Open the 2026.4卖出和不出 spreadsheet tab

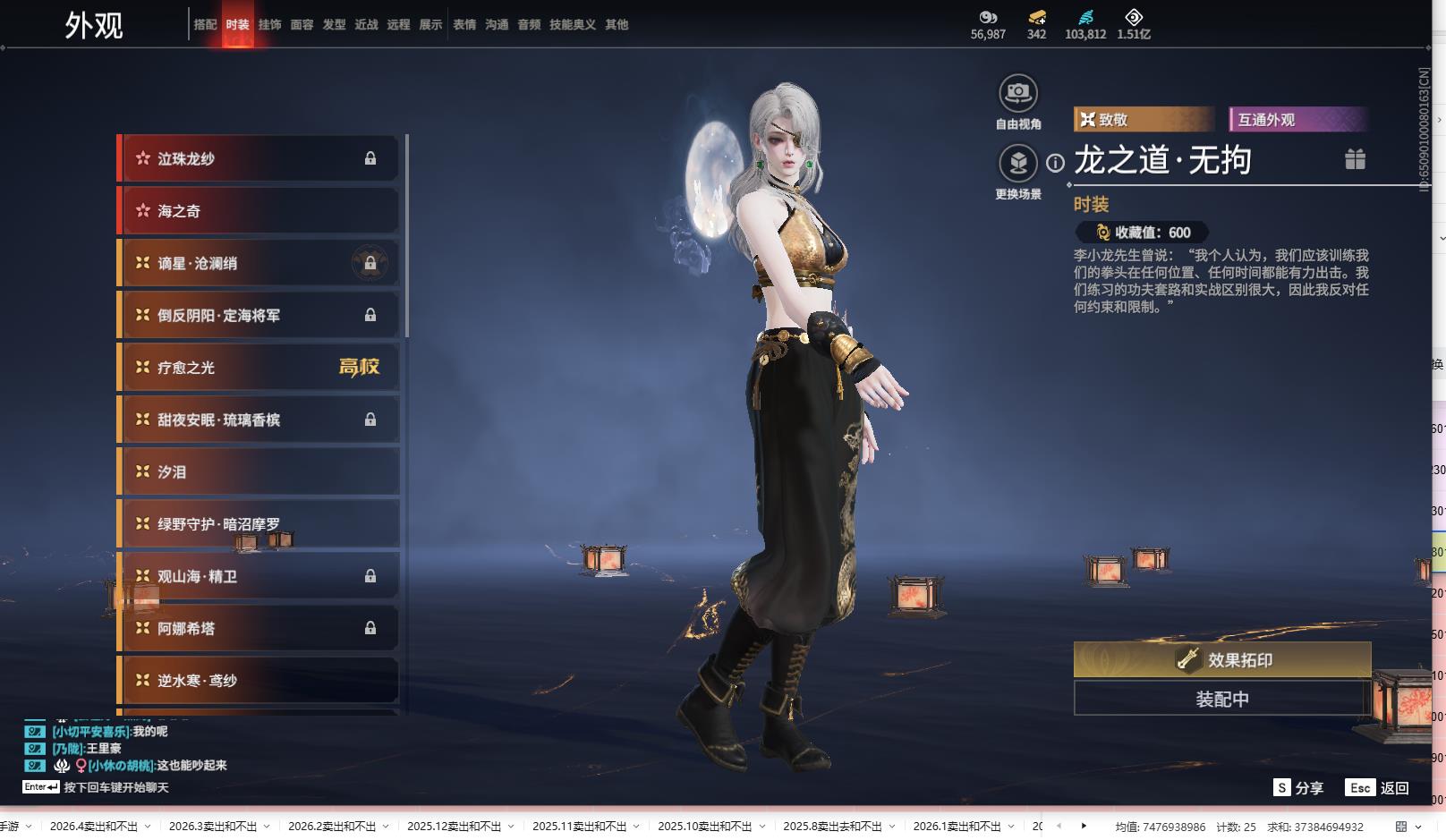pyautogui.click(x=94, y=827)
